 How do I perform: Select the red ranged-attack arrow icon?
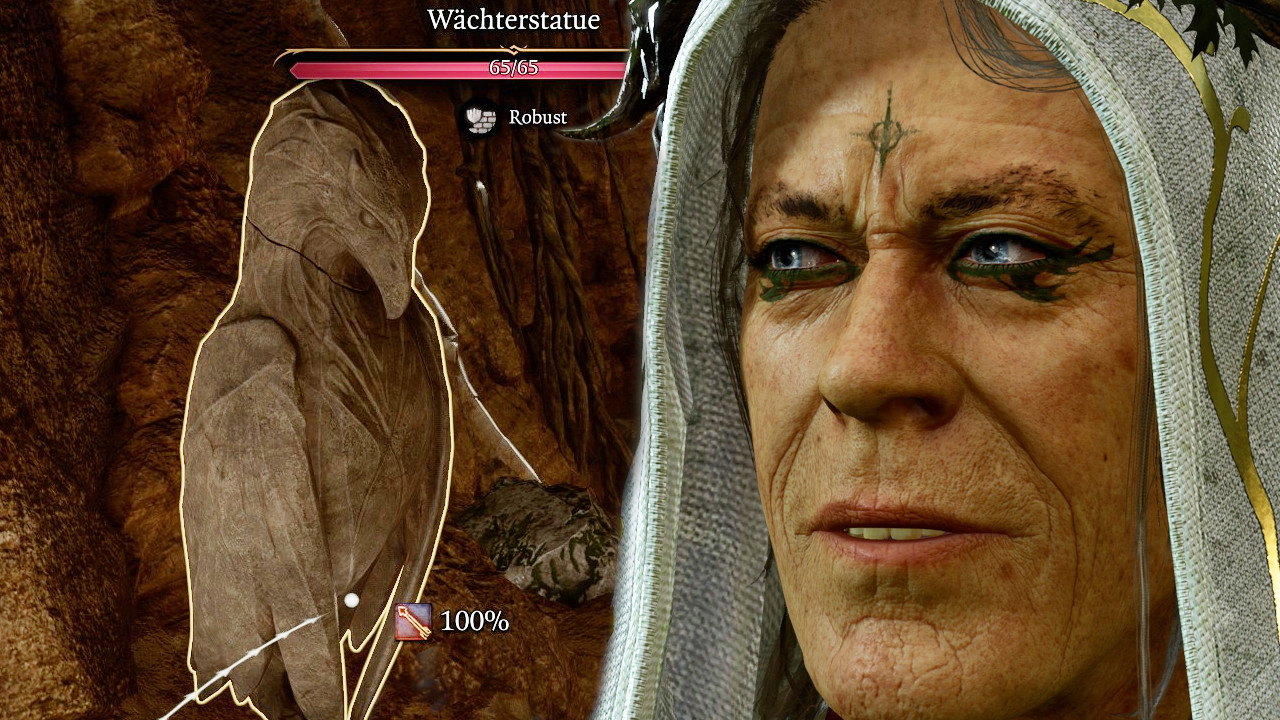(414, 622)
